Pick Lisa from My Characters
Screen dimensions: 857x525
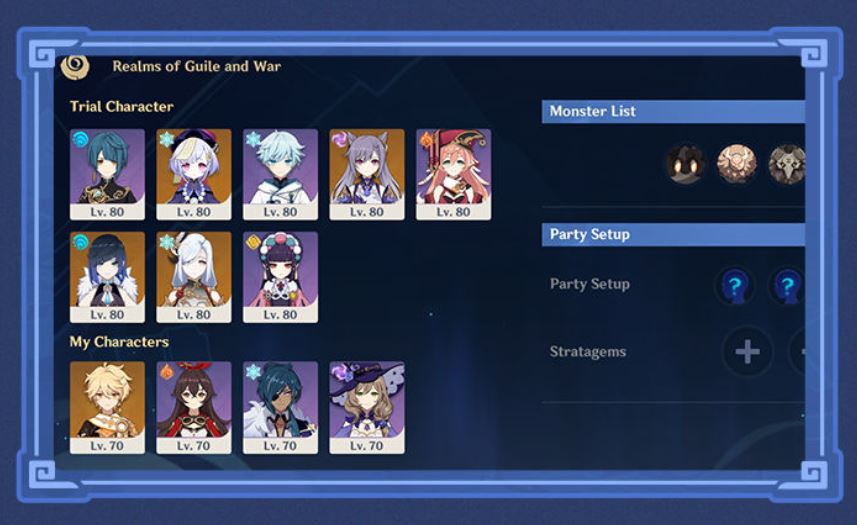tap(367, 407)
